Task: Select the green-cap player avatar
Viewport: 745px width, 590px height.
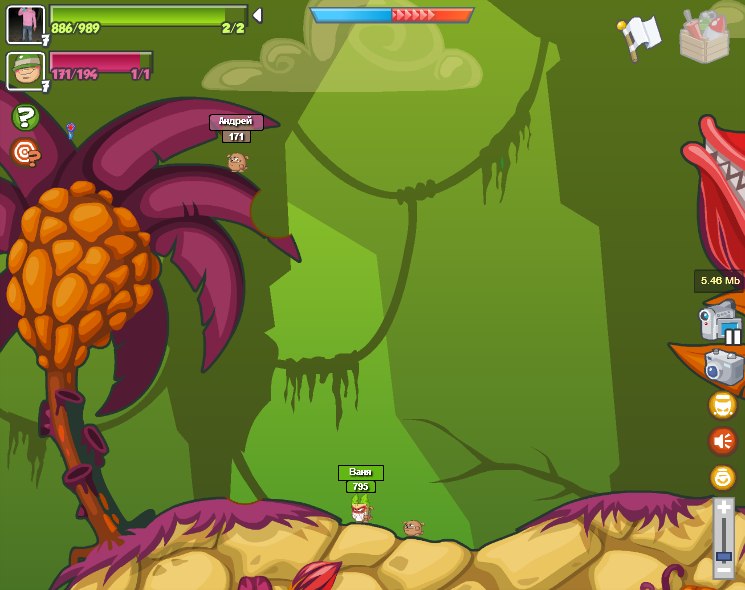Action: pyautogui.click(x=25, y=70)
